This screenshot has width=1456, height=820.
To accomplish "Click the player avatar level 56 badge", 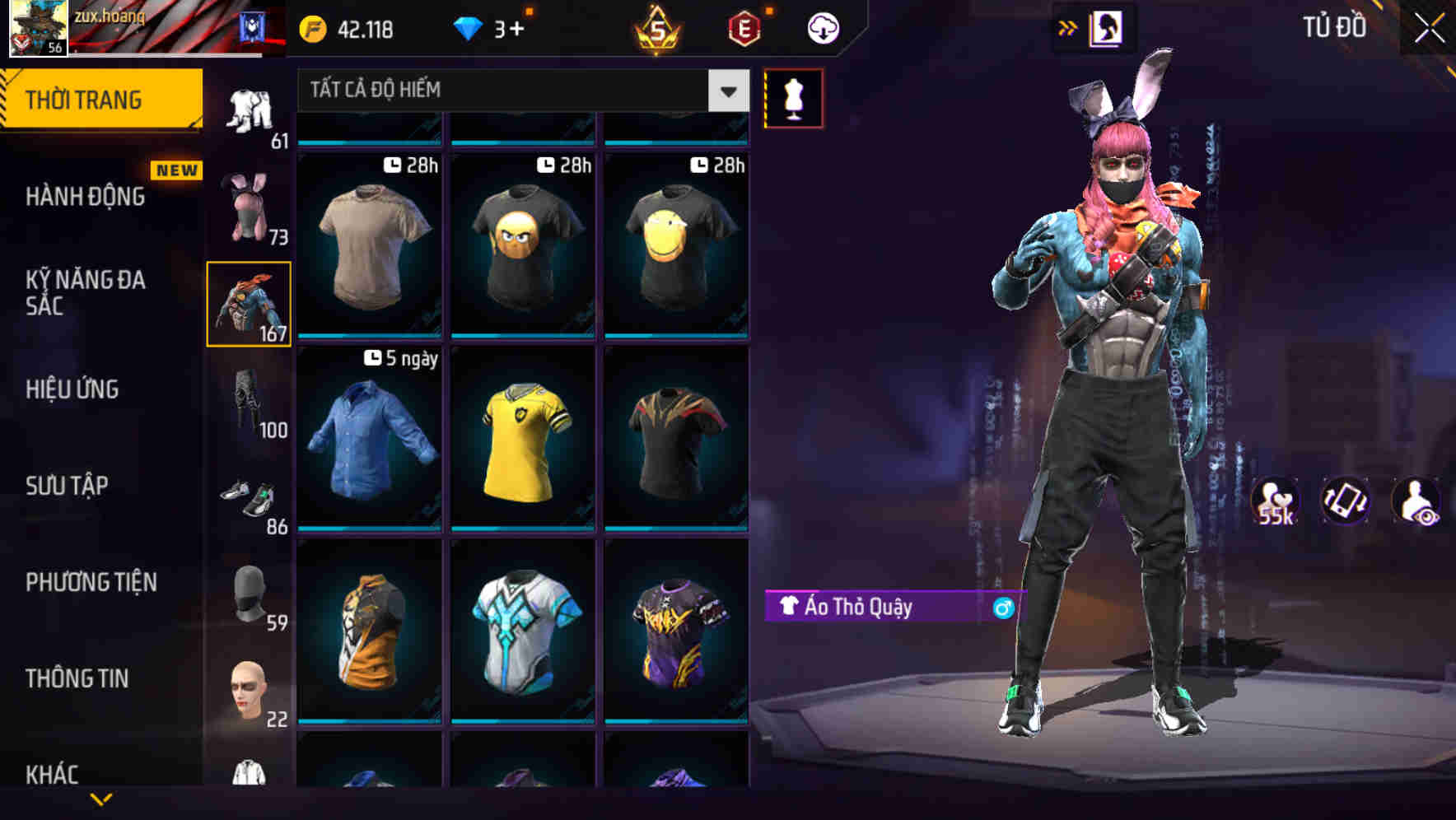I will (38, 29).
